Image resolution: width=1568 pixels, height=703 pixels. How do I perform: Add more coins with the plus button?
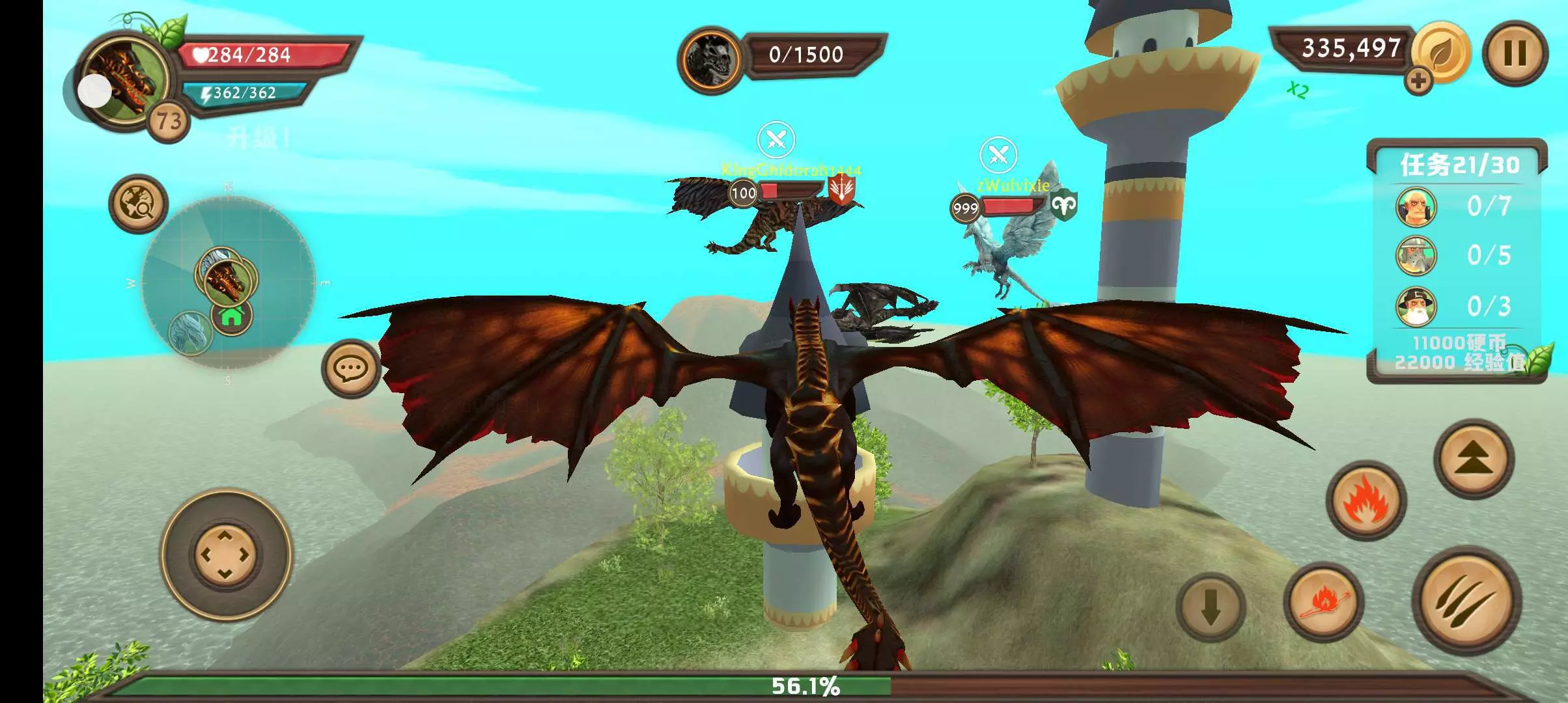(x=1418, y=81)
